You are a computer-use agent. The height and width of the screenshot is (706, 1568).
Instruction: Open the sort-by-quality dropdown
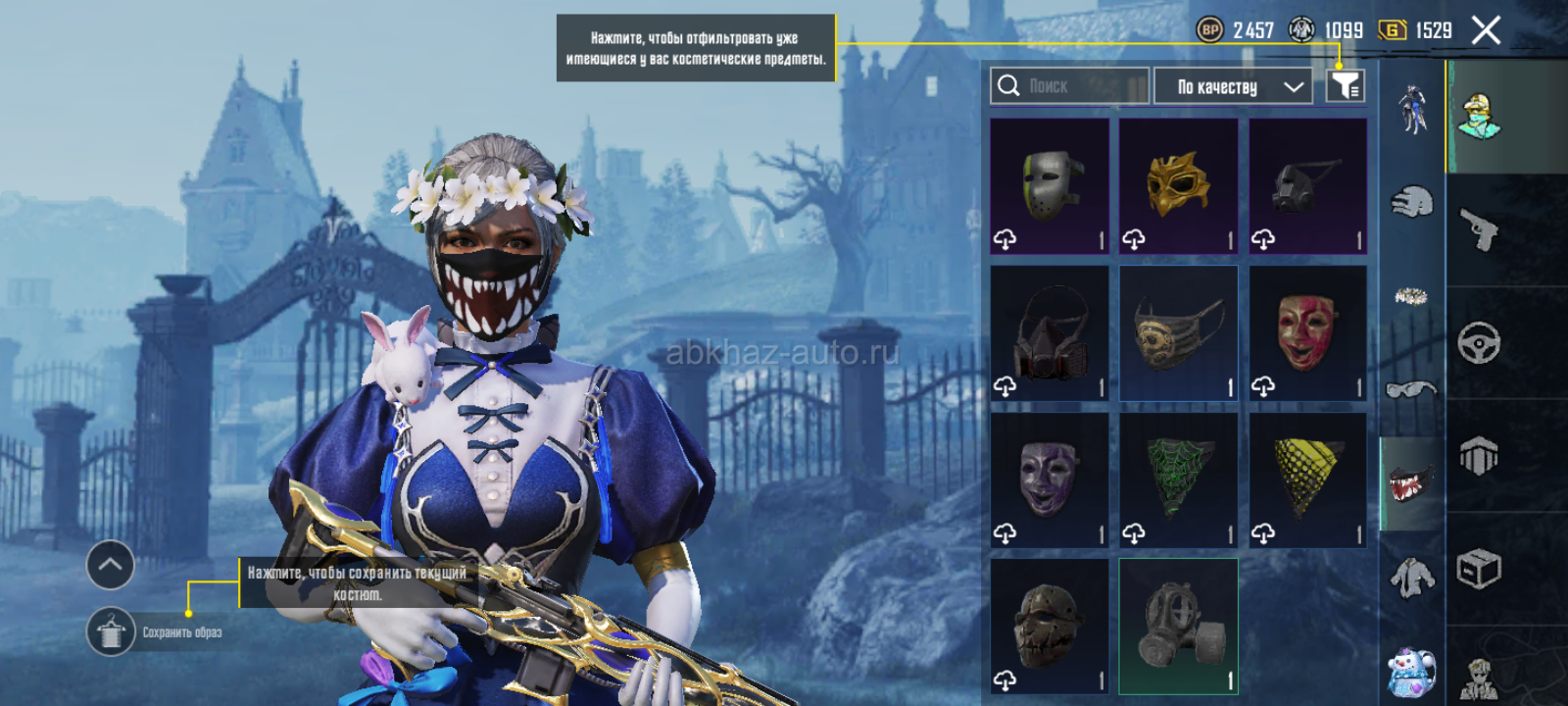pos(1232,86)
